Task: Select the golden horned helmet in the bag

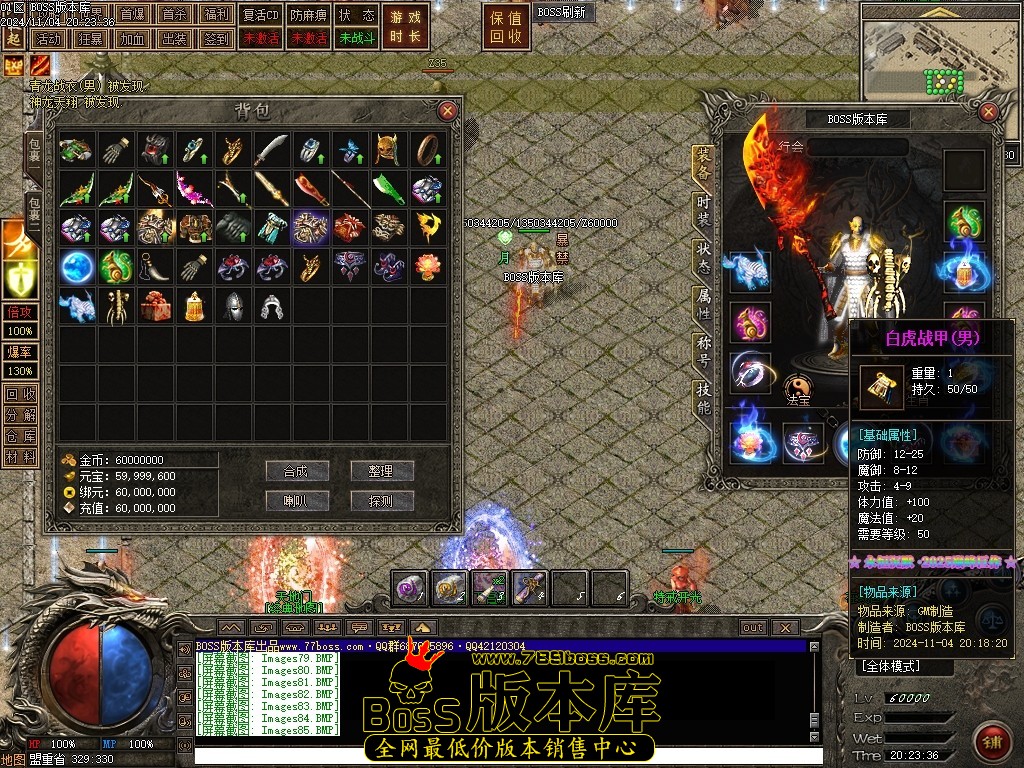Action: 387,149
